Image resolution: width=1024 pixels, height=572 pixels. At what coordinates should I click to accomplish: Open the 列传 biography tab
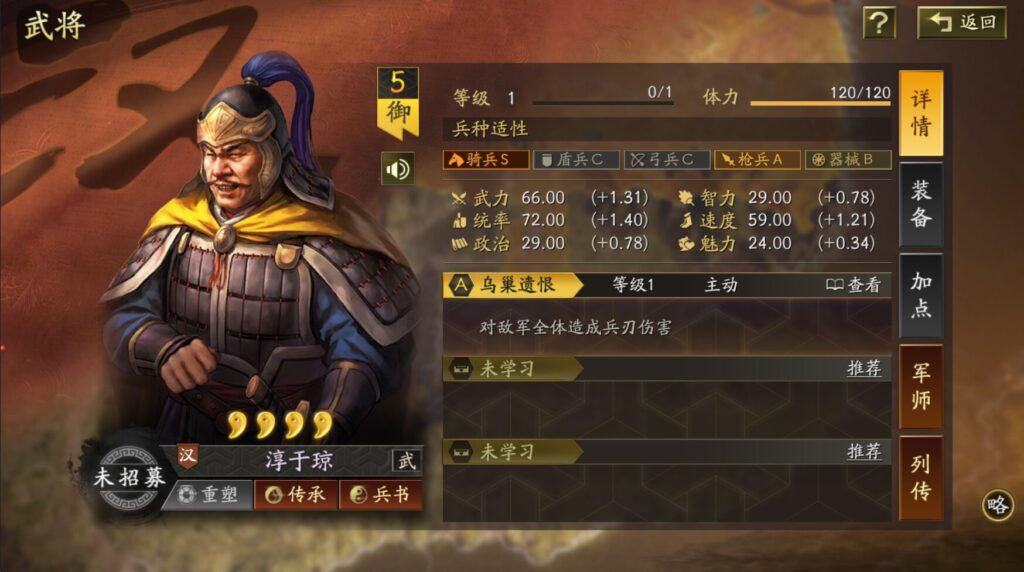(920, 477)
